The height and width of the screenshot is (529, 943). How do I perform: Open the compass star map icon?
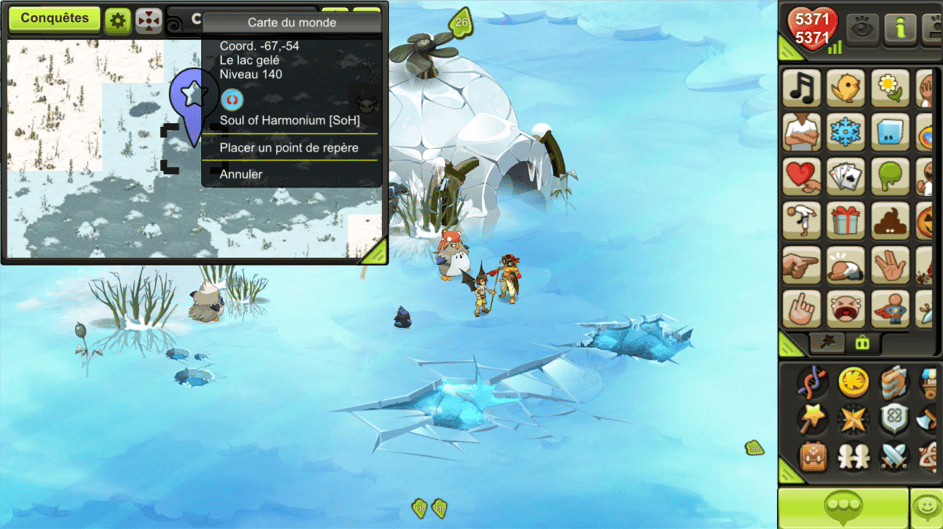(x=853, y=419)
